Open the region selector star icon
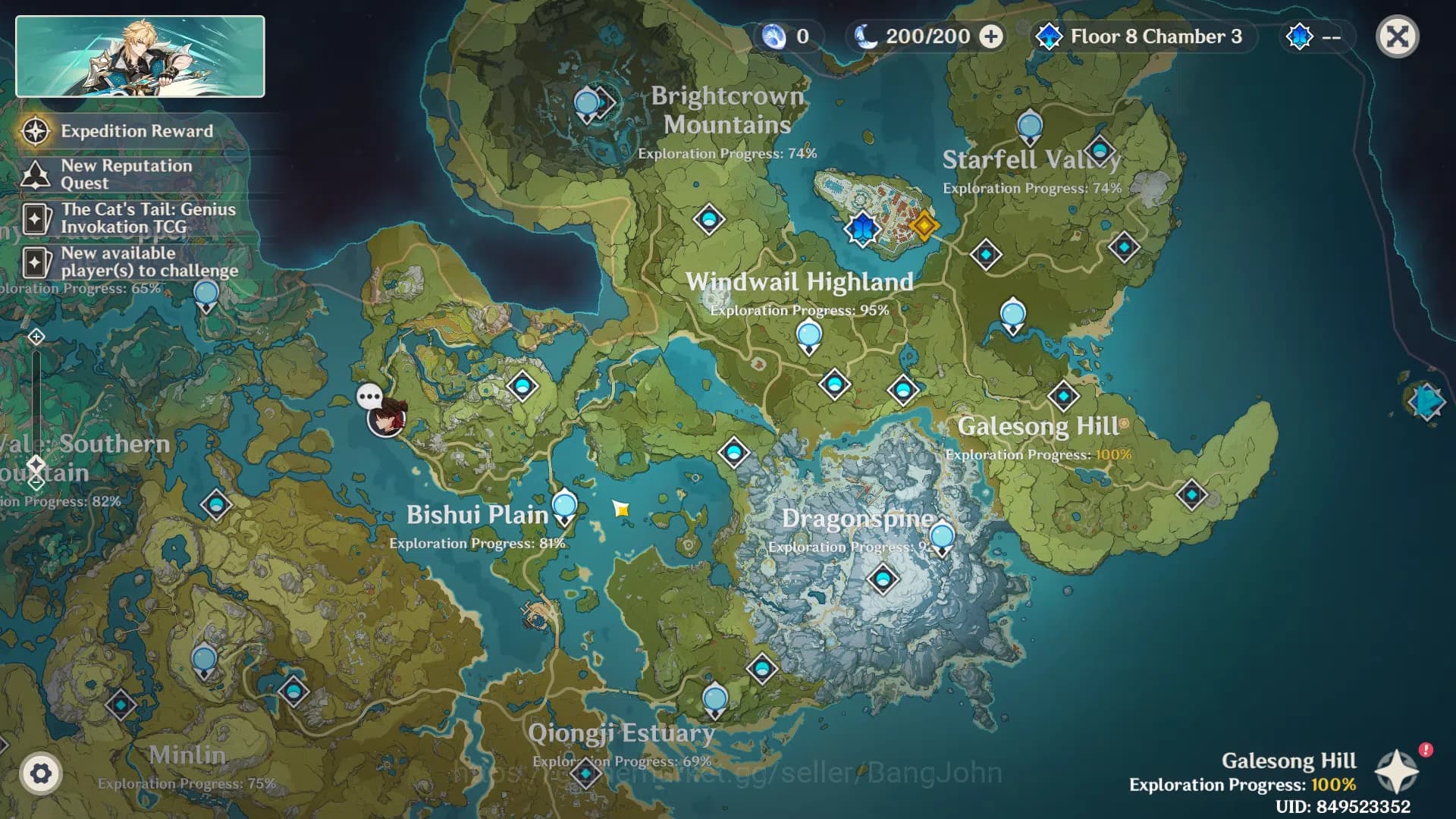This screenshot has width=1456, height=819. point(1397,772)
